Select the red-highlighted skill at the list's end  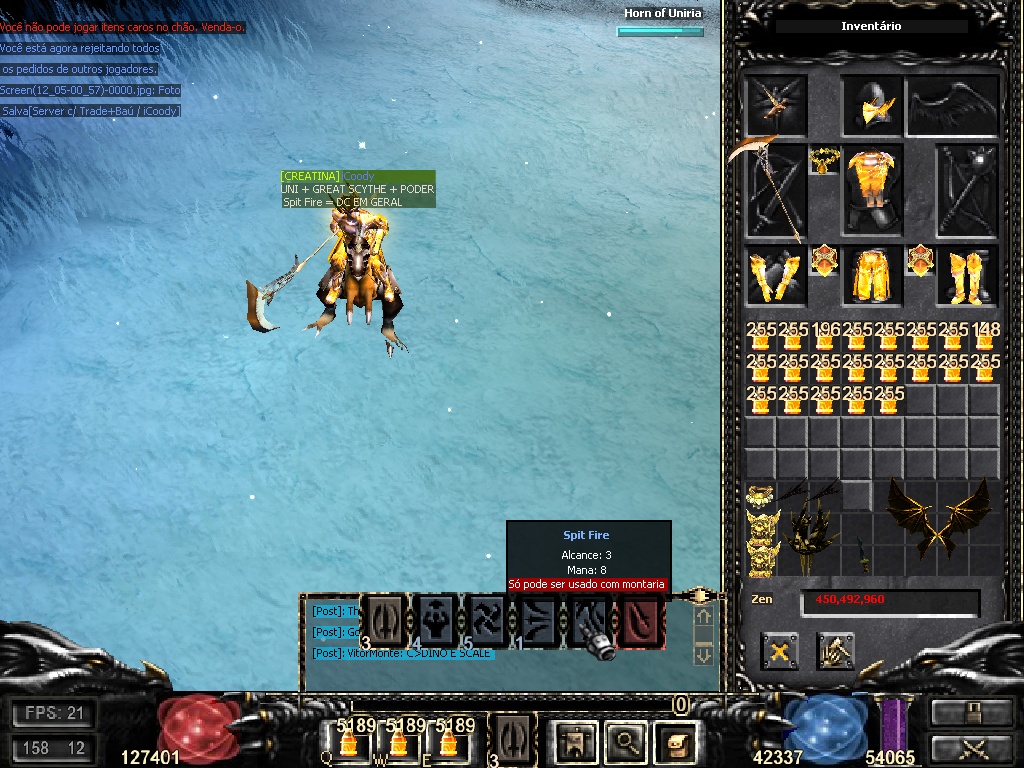click(x=641, y=621)
